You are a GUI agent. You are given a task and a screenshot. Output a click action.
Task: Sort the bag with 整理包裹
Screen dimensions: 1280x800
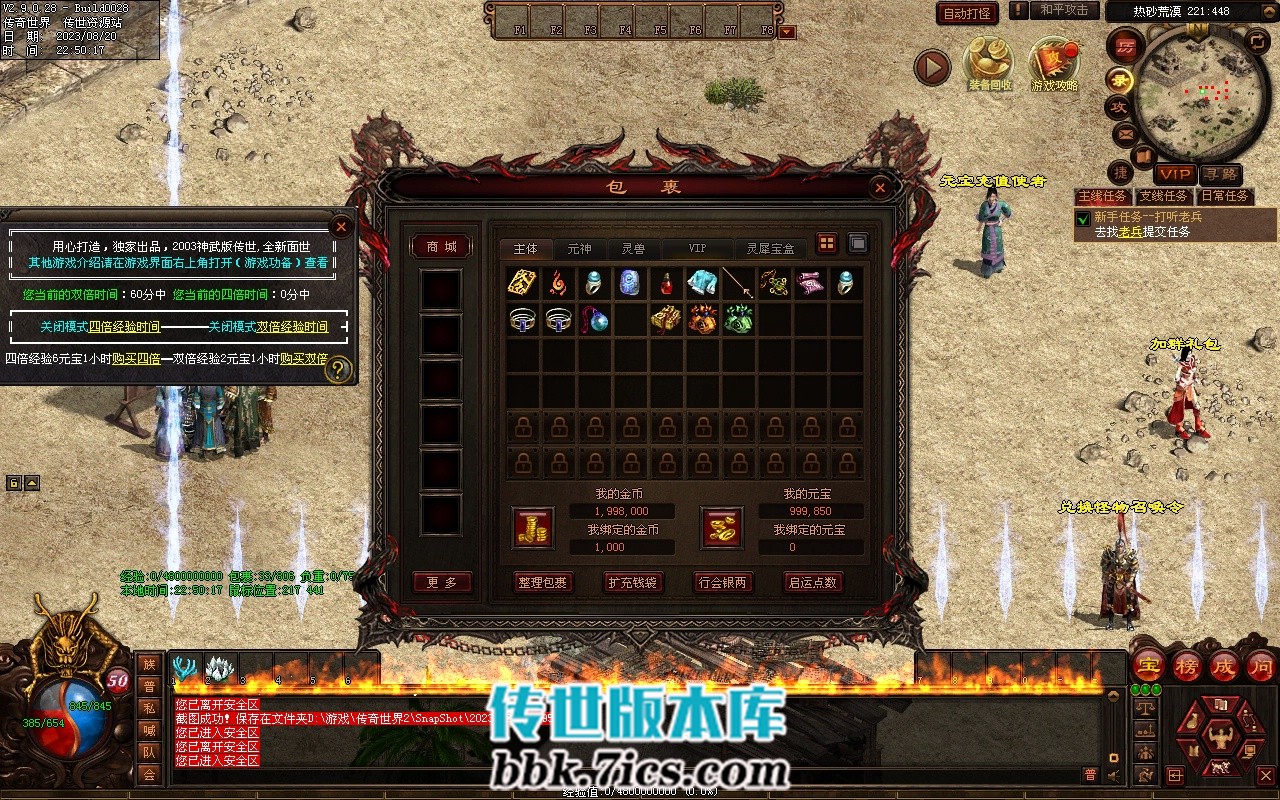(x=542, y=582)
